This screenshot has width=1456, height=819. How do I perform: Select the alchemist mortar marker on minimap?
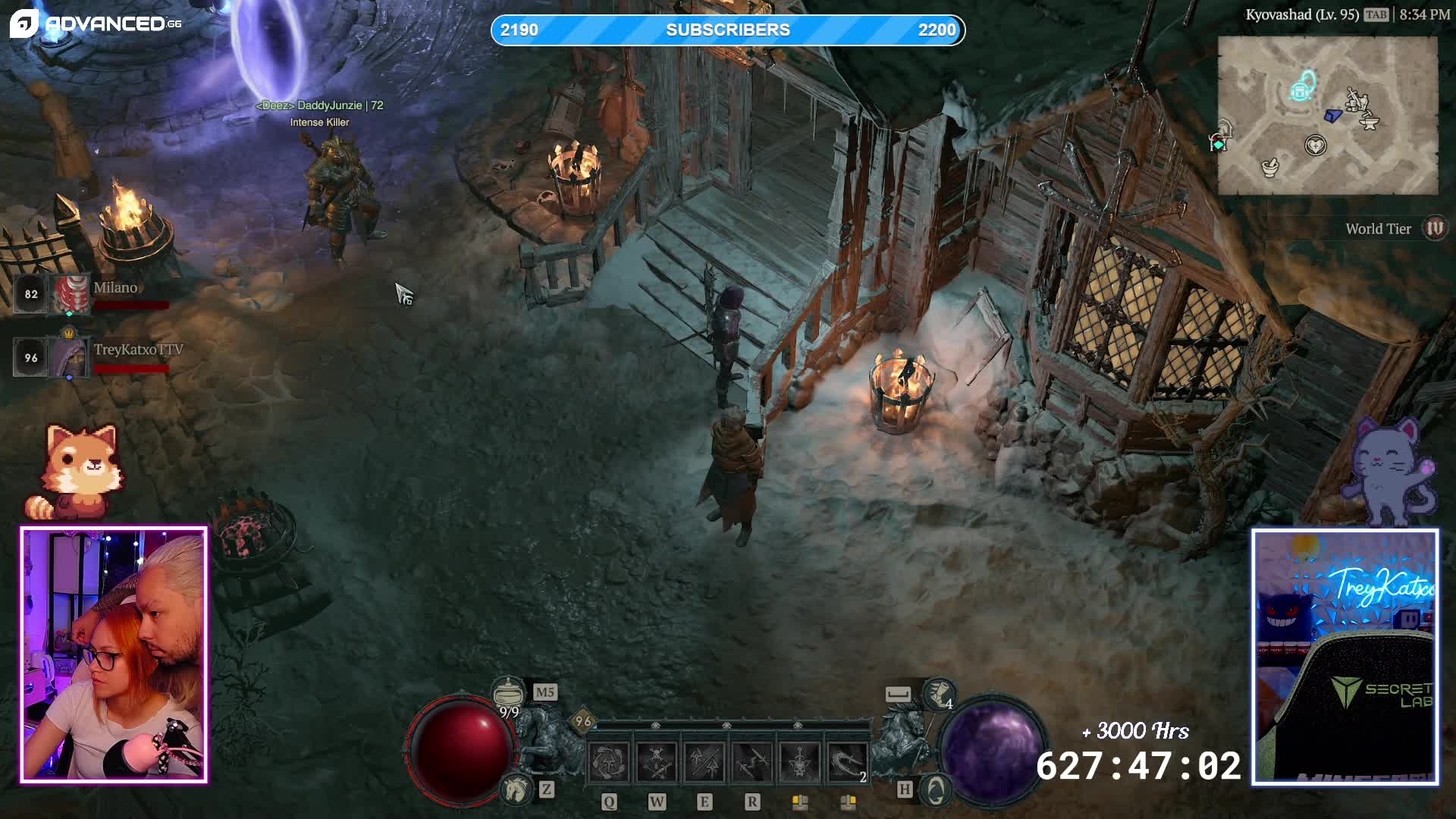click(1269, 166)
